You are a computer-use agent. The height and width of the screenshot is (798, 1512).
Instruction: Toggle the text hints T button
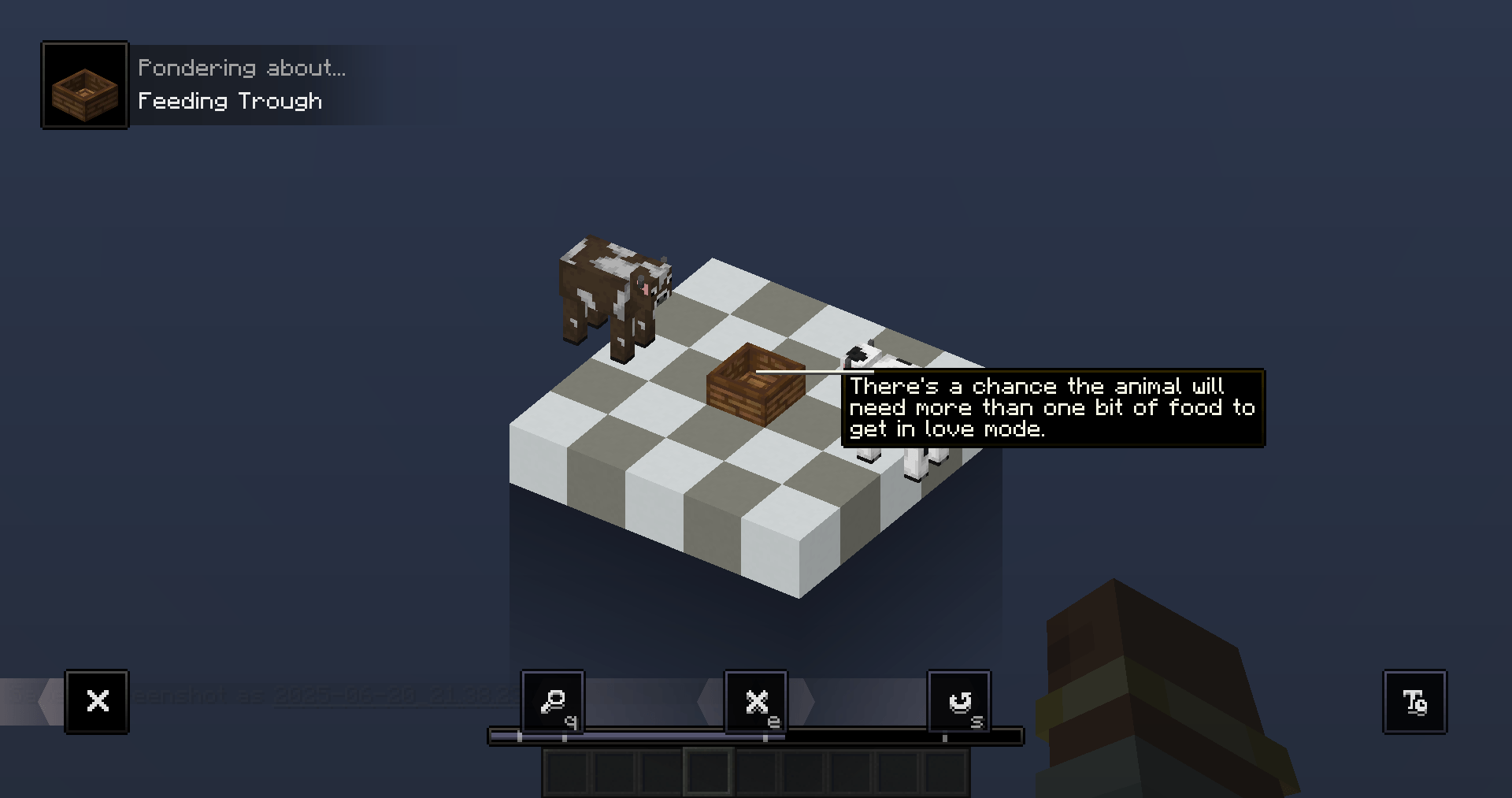[x=1414, y=701]
